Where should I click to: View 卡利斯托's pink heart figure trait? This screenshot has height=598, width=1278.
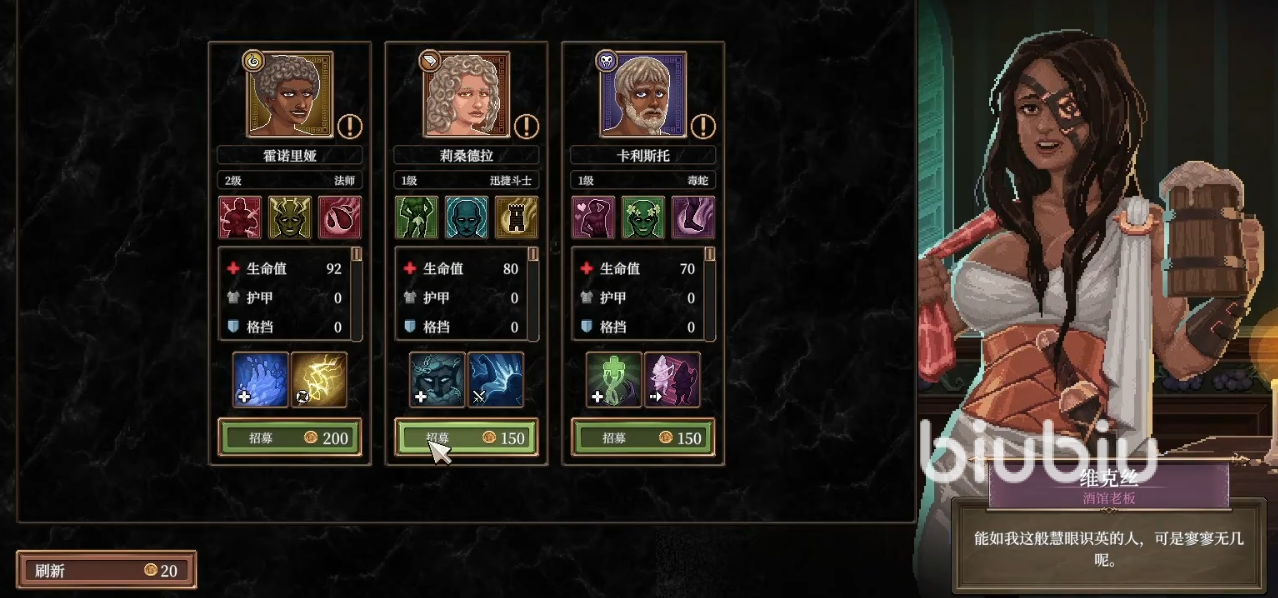(x=593, y=217)
